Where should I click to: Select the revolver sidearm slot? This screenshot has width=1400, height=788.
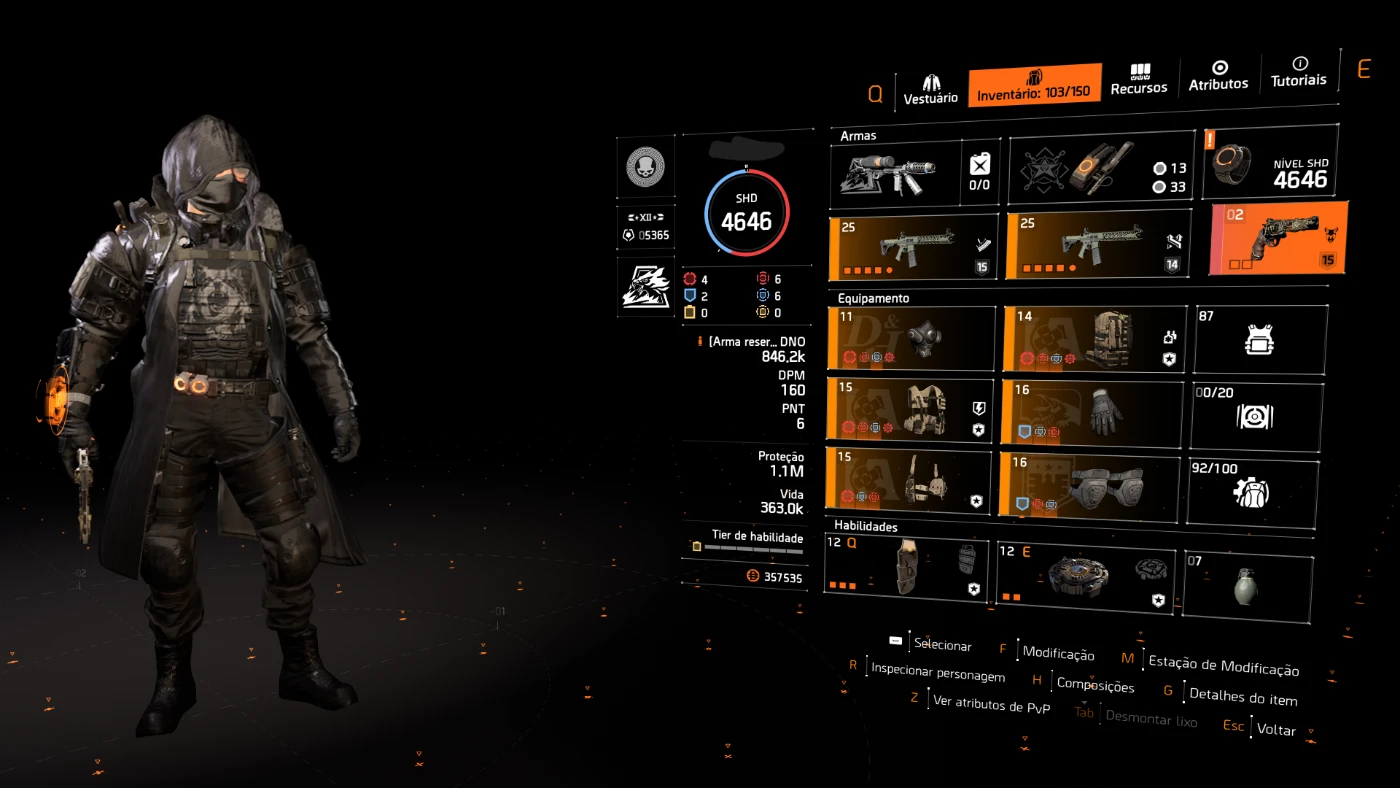pyautogui.click(x=1278, y=238)
